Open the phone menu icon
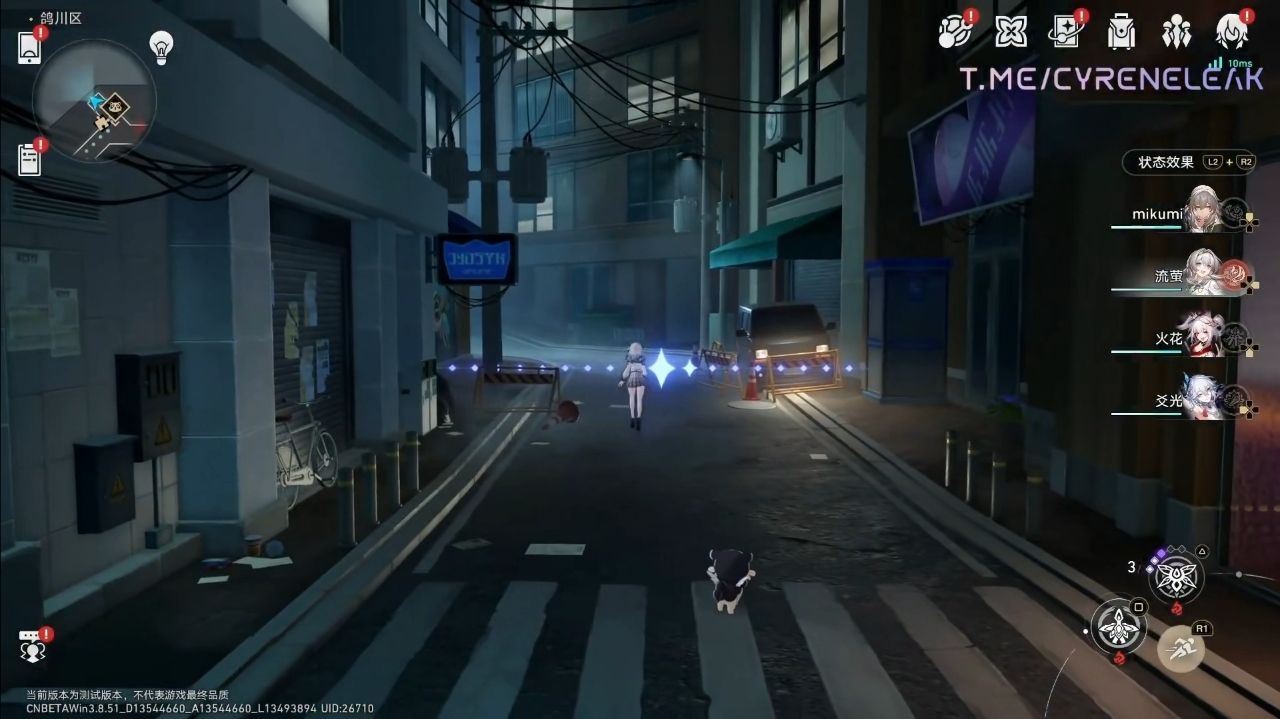The width and height of the screenshot is (1280, 719). tap(30, 47)
